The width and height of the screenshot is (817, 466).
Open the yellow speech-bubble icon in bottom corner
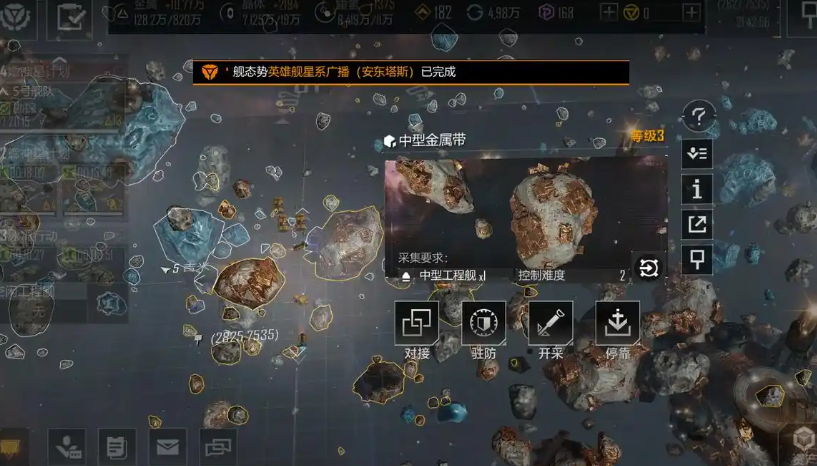point(12,446)
